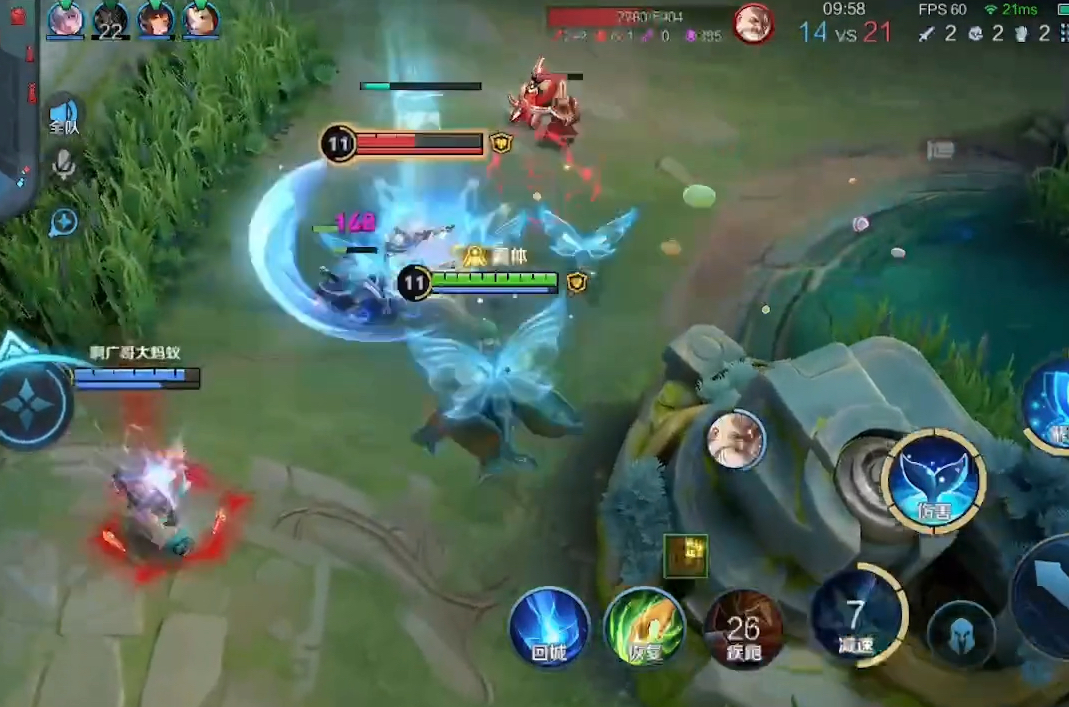Cast the blue skill above the whale-tail skill
The width and height of the screenshot is (1069, 707).
coord(1048,405)
